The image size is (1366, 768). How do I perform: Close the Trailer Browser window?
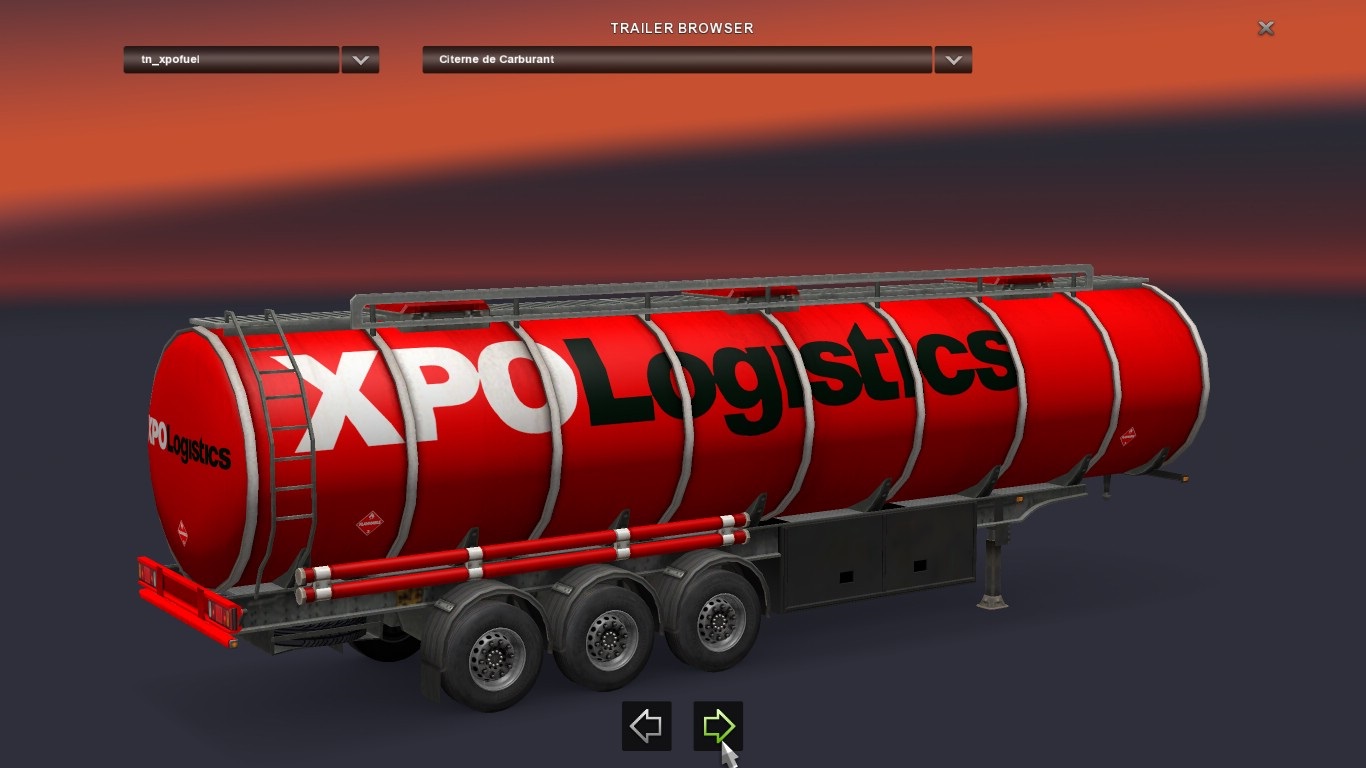coord(1265,28)
